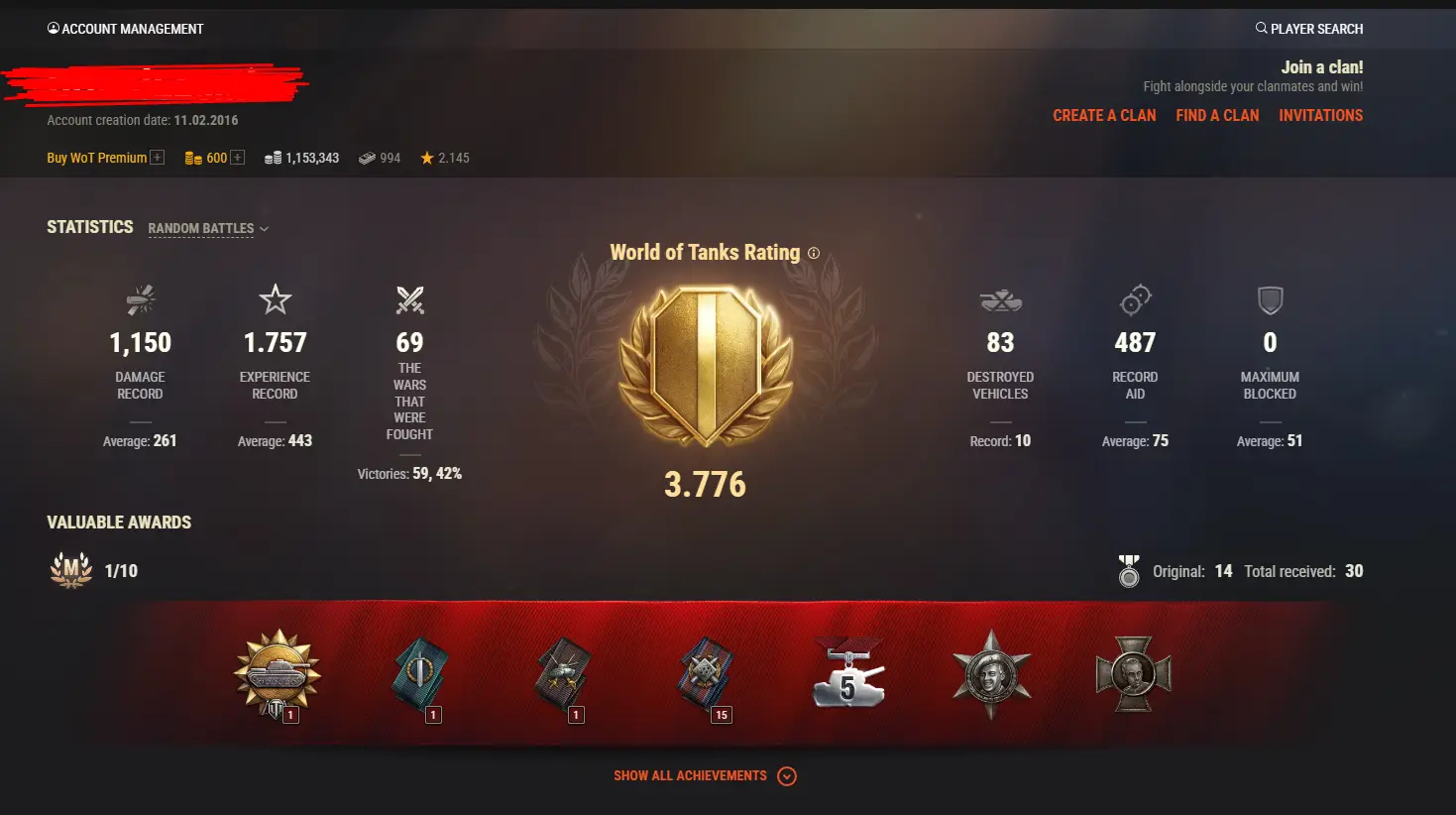Click the Free XP star icon
Image resolution: width=1456 pixels, height=815 pixels.
pyautogui.click(x=426, y=157)
